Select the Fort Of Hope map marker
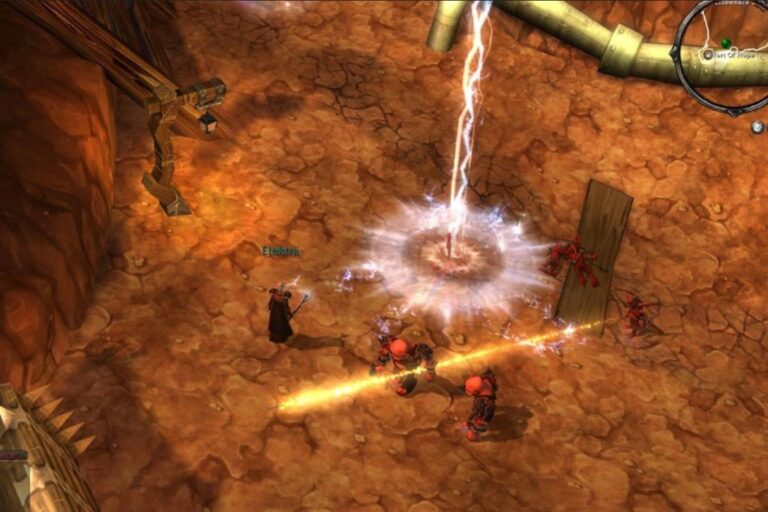 (708, 55)
